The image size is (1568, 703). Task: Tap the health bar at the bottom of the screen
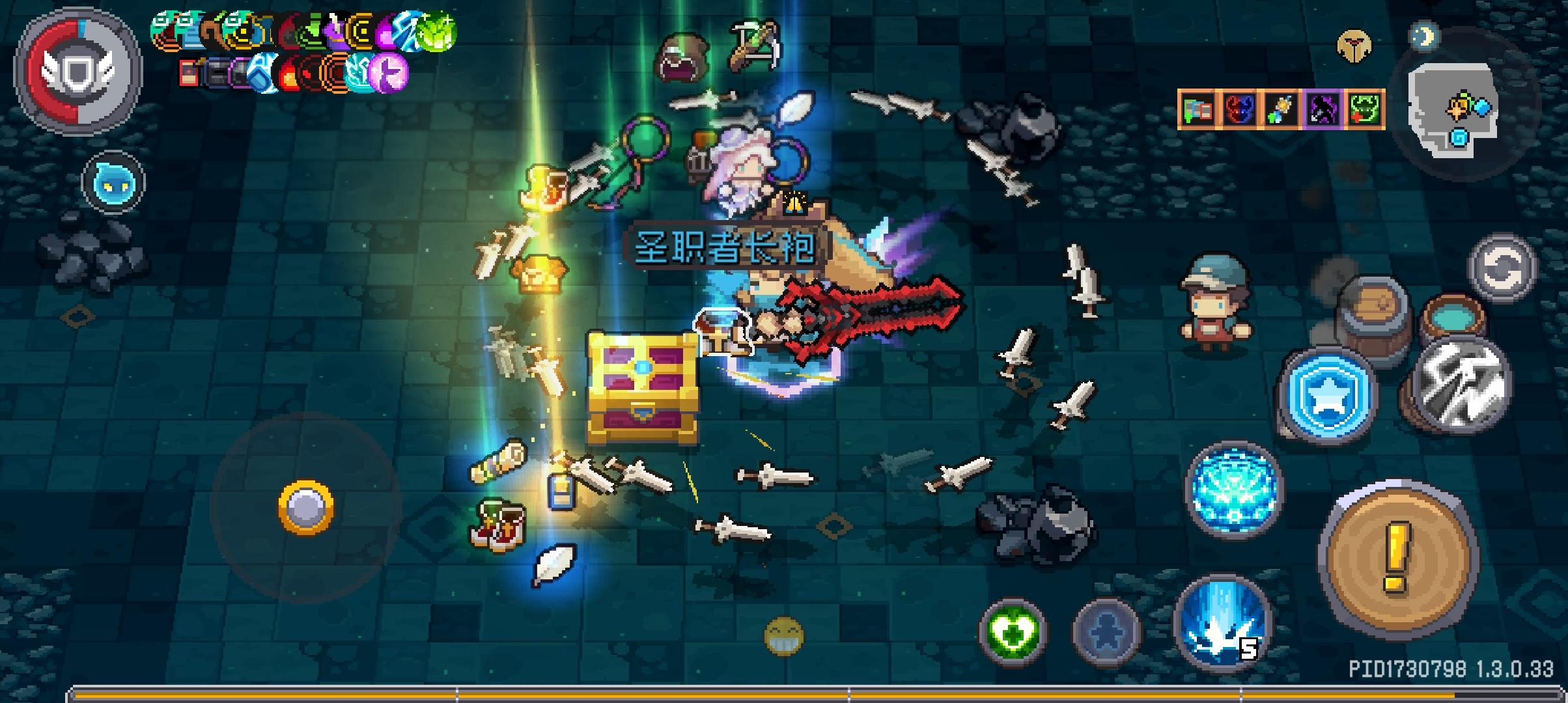[x=781, y=694]
